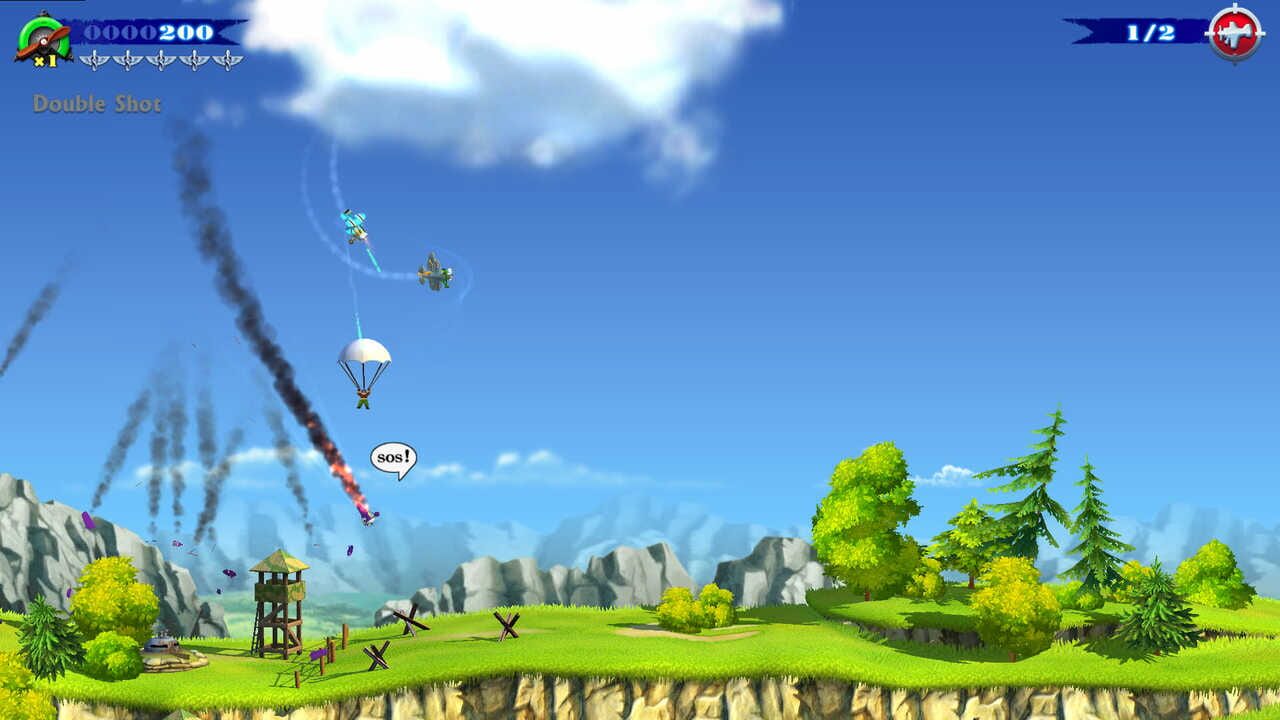Click the last wing medal life icon

(x=227, y=60)
